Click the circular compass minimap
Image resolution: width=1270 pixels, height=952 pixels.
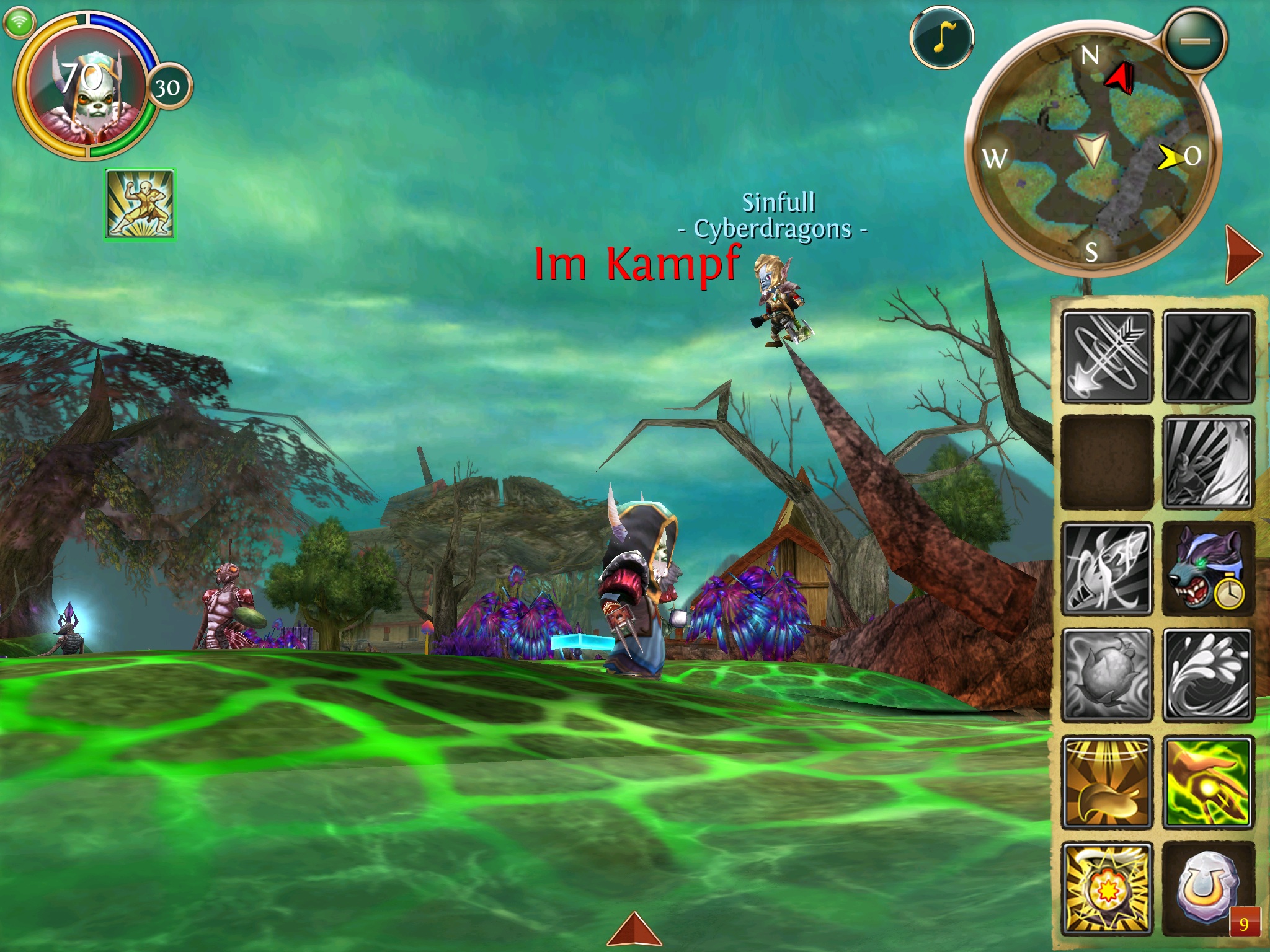[x=1091, y=152]
